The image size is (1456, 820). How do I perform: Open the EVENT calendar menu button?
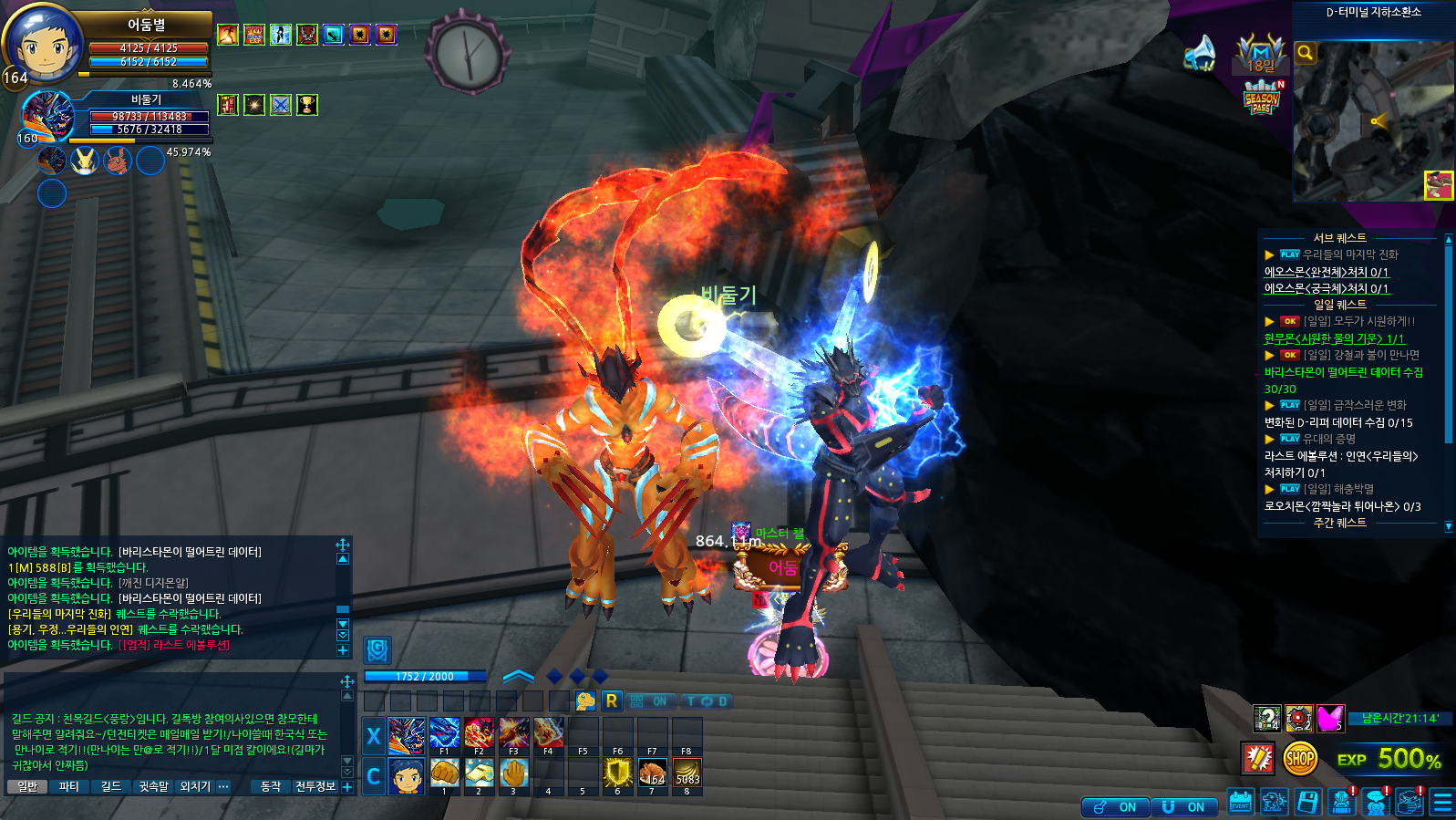[1240, 803]
